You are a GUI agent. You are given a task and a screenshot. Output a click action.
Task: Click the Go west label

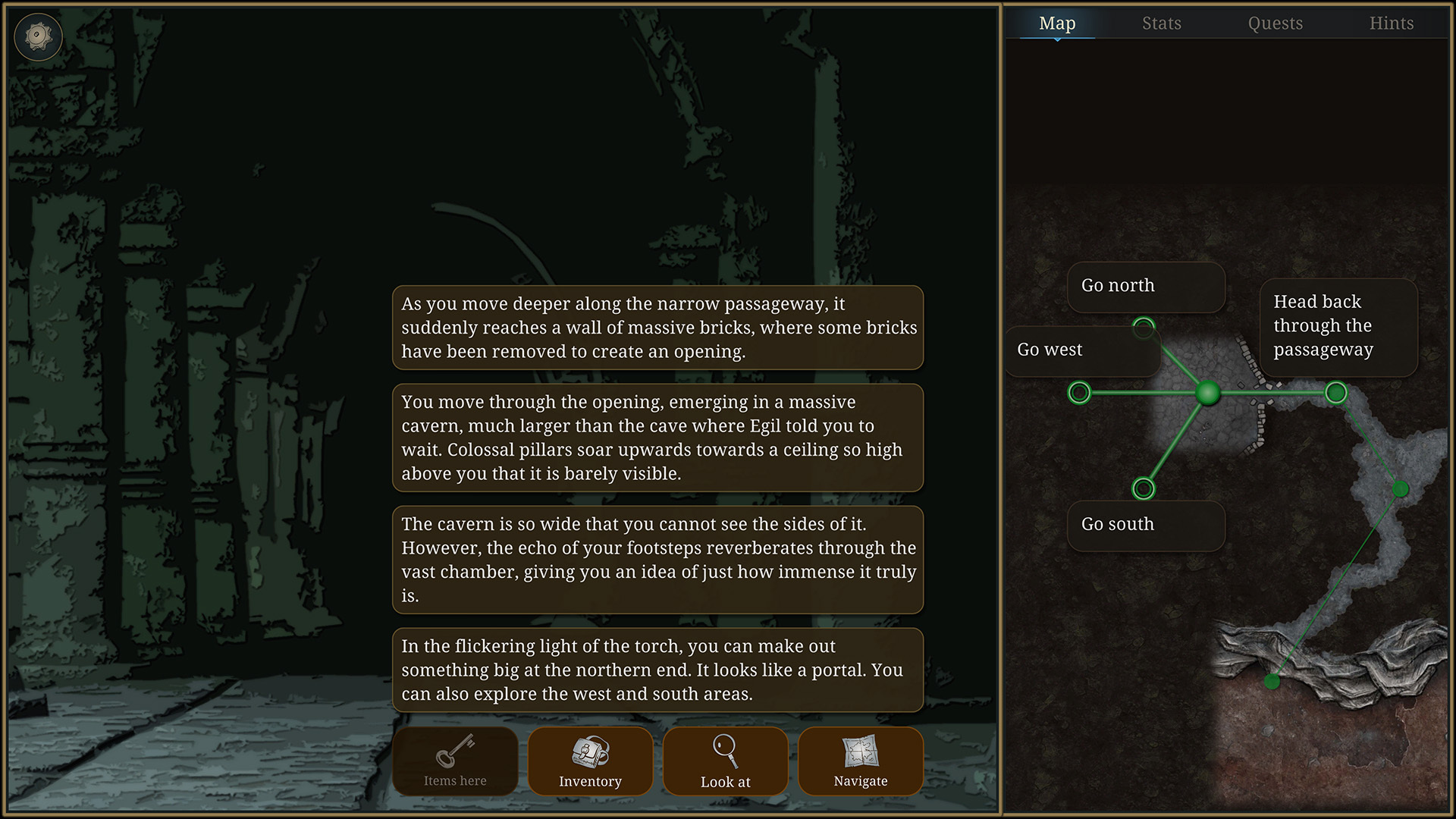1050,350
